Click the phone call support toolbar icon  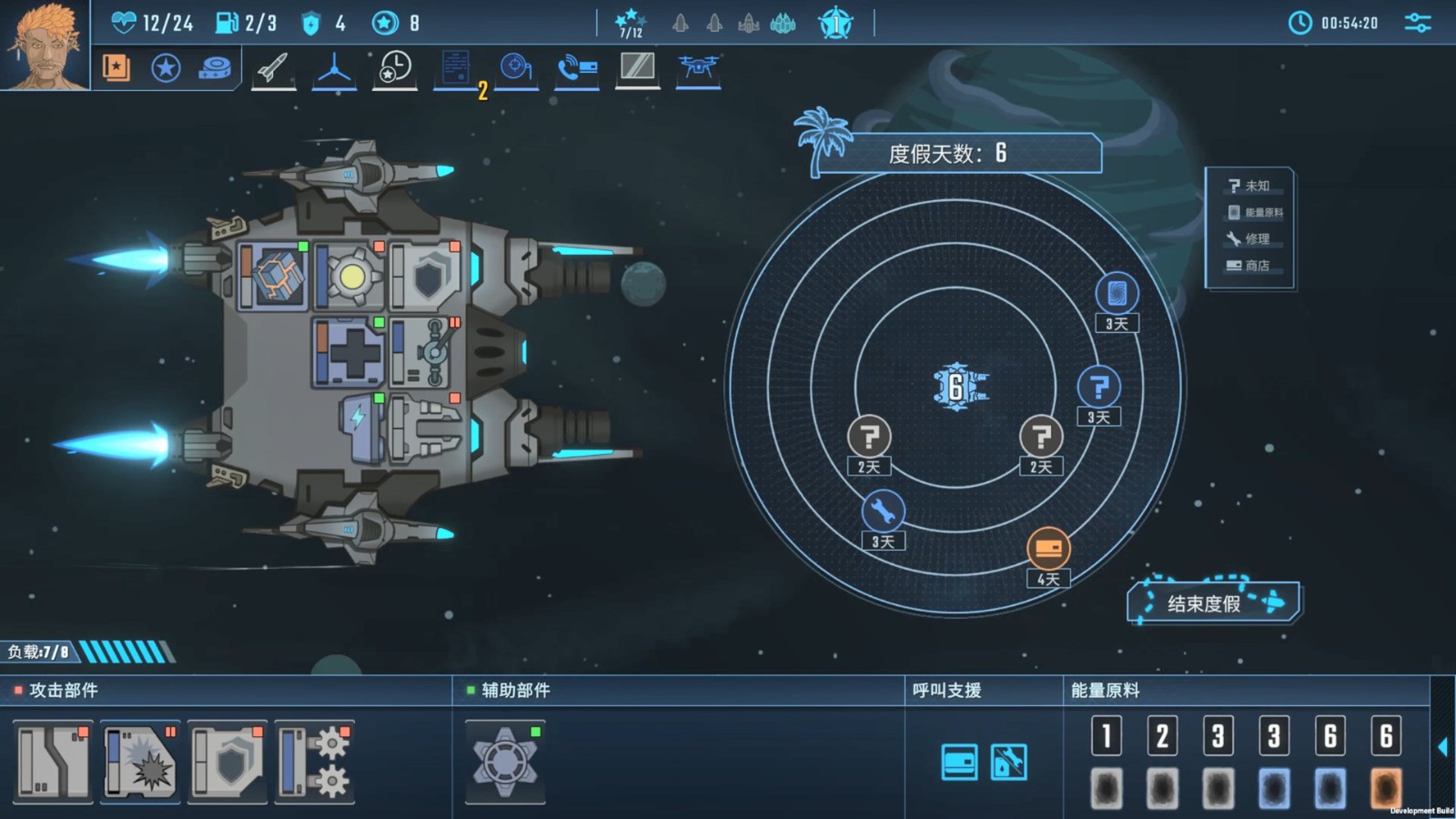(577, 68)
